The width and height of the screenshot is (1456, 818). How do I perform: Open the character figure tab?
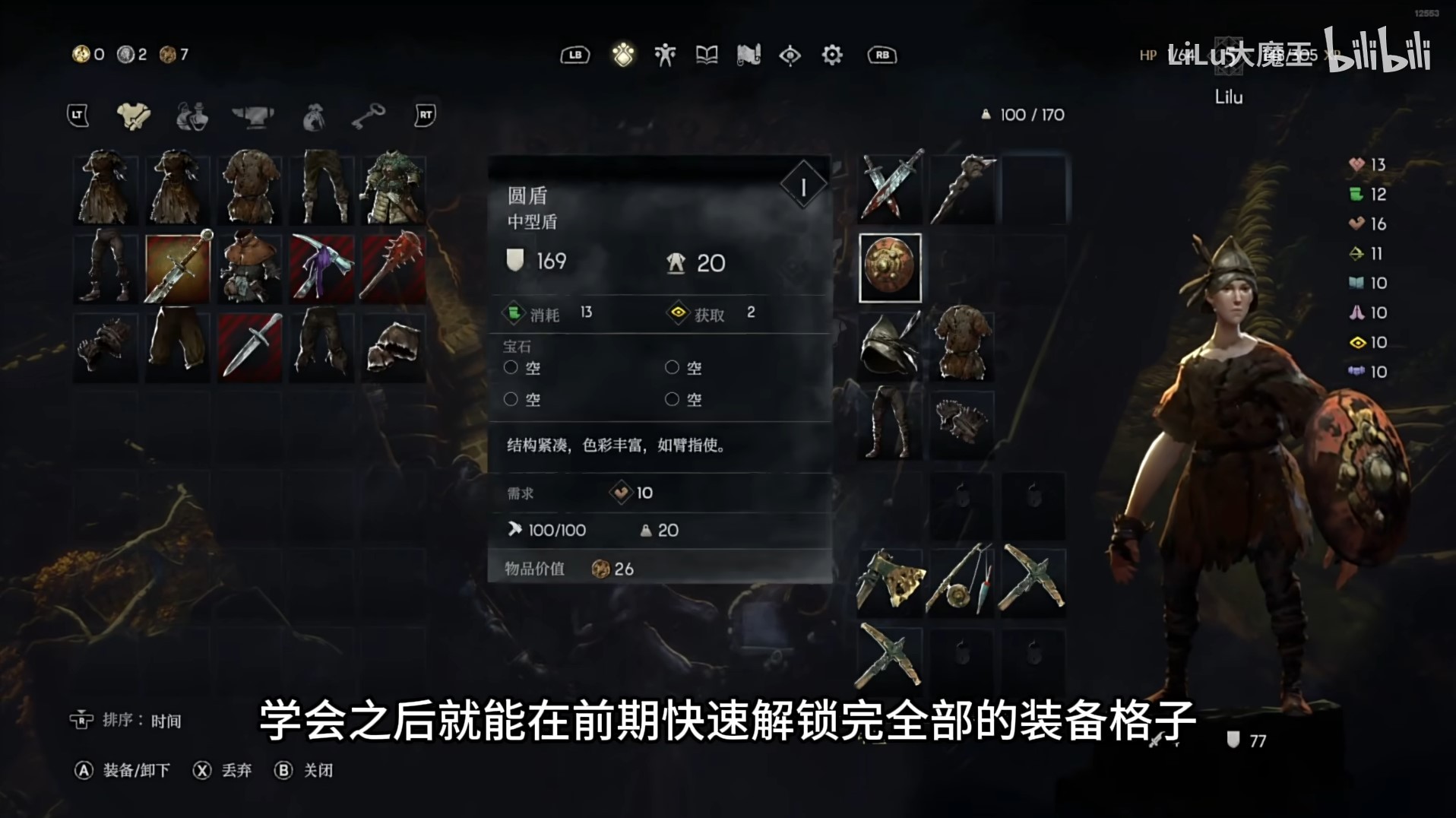coord(665,55)
